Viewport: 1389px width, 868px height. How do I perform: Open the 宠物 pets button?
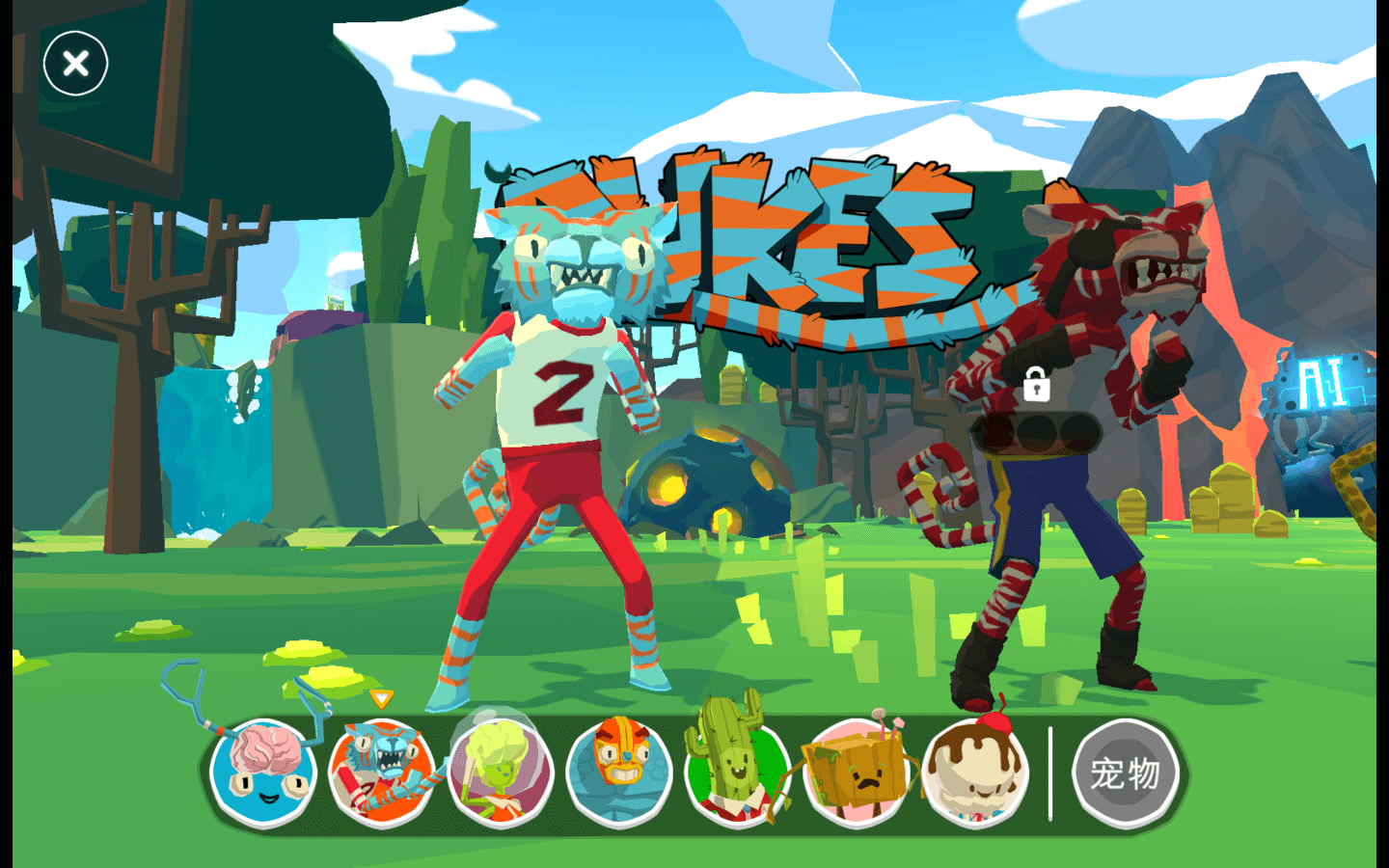click(1125, 773)
